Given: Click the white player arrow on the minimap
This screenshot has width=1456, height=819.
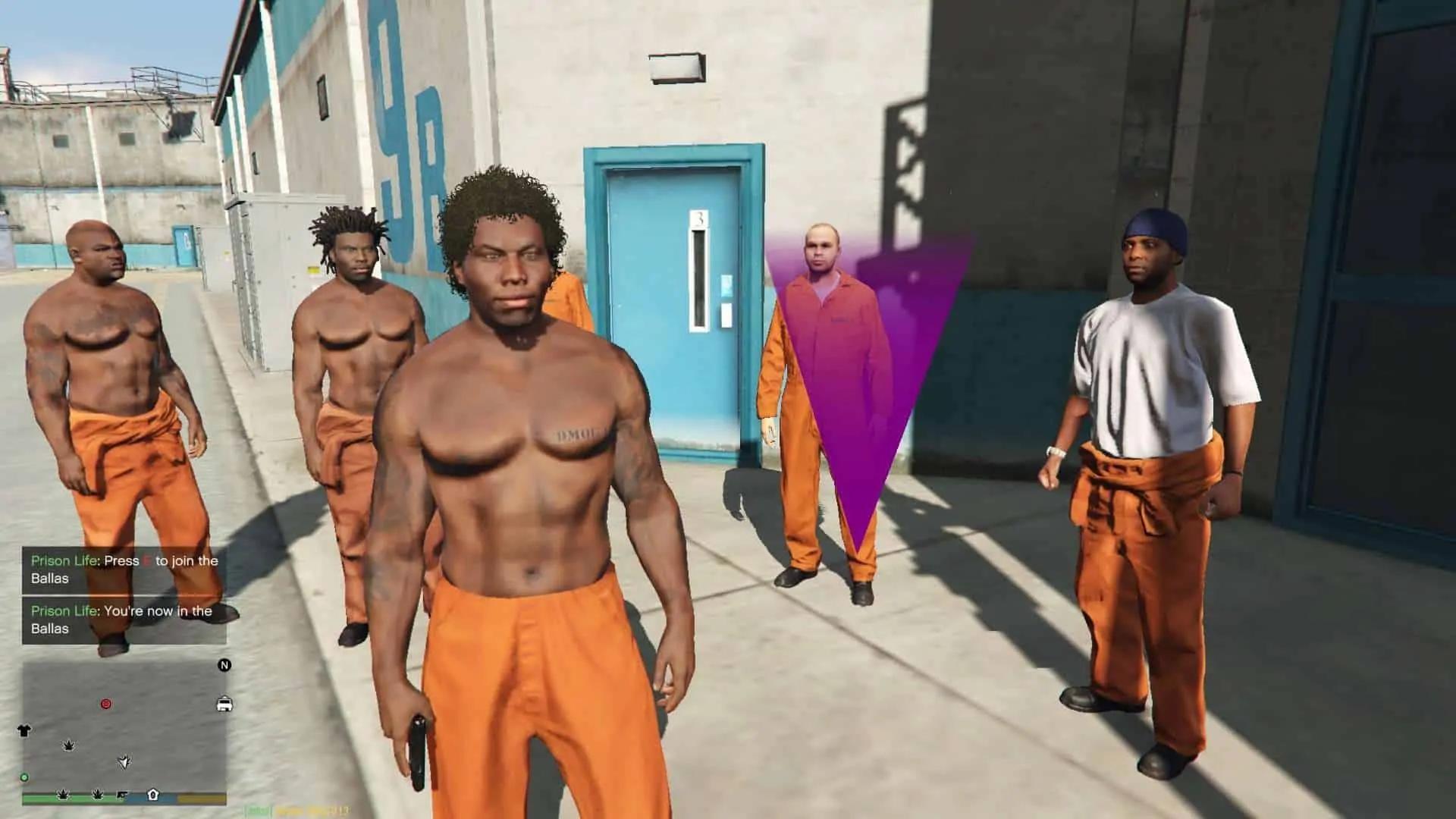Looking at the screenshot, I should (125, 762).
